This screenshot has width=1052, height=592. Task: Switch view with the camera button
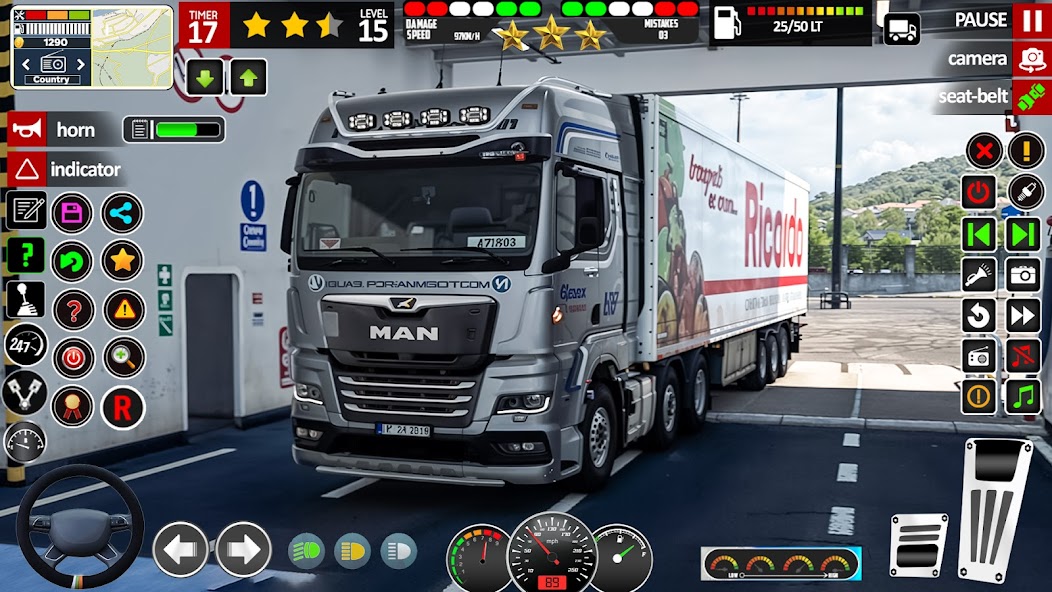tap(1031, 59)
